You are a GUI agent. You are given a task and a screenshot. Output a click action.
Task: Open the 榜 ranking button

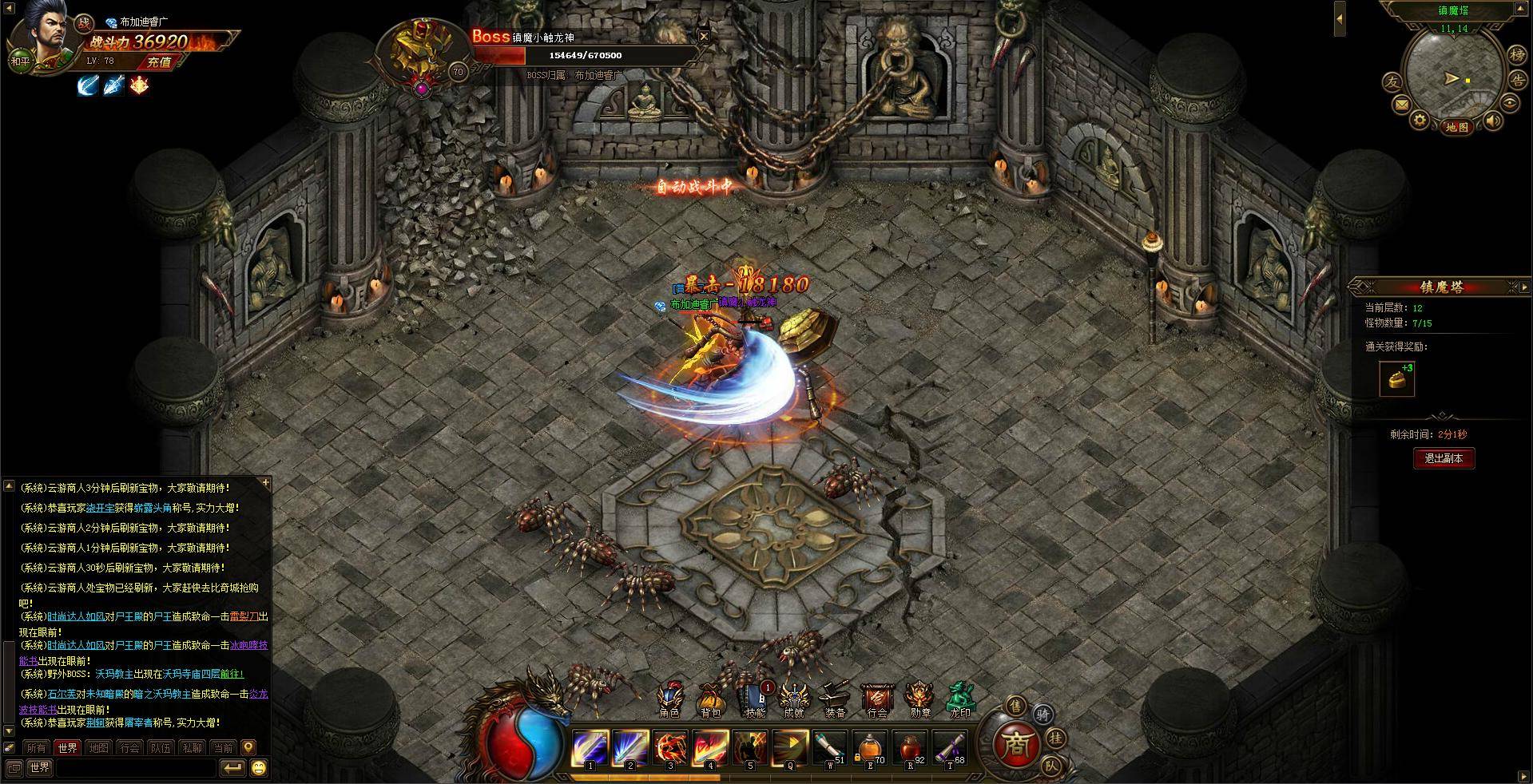point(1516,55)
